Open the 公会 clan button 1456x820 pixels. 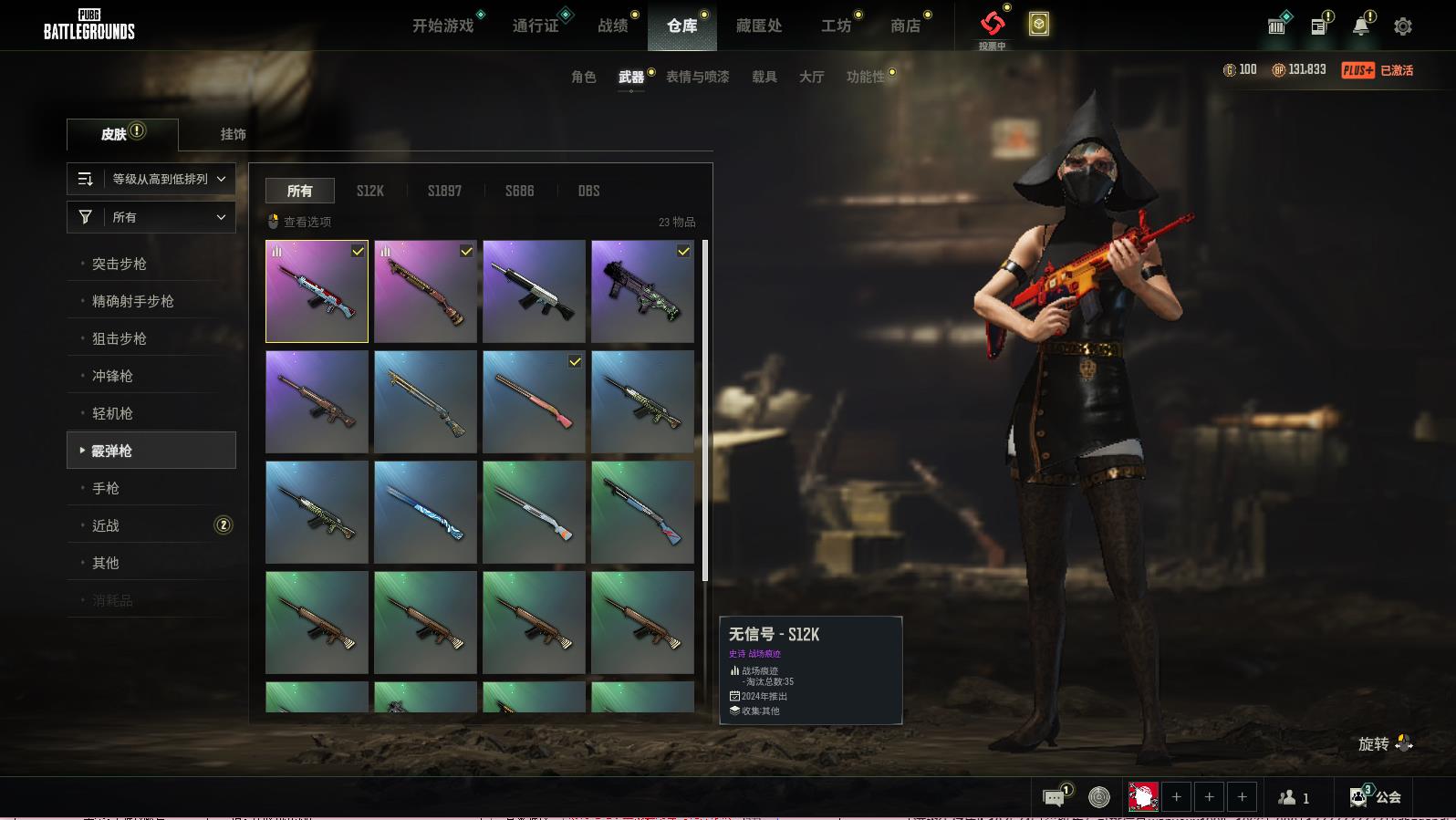coord(1377,797)
